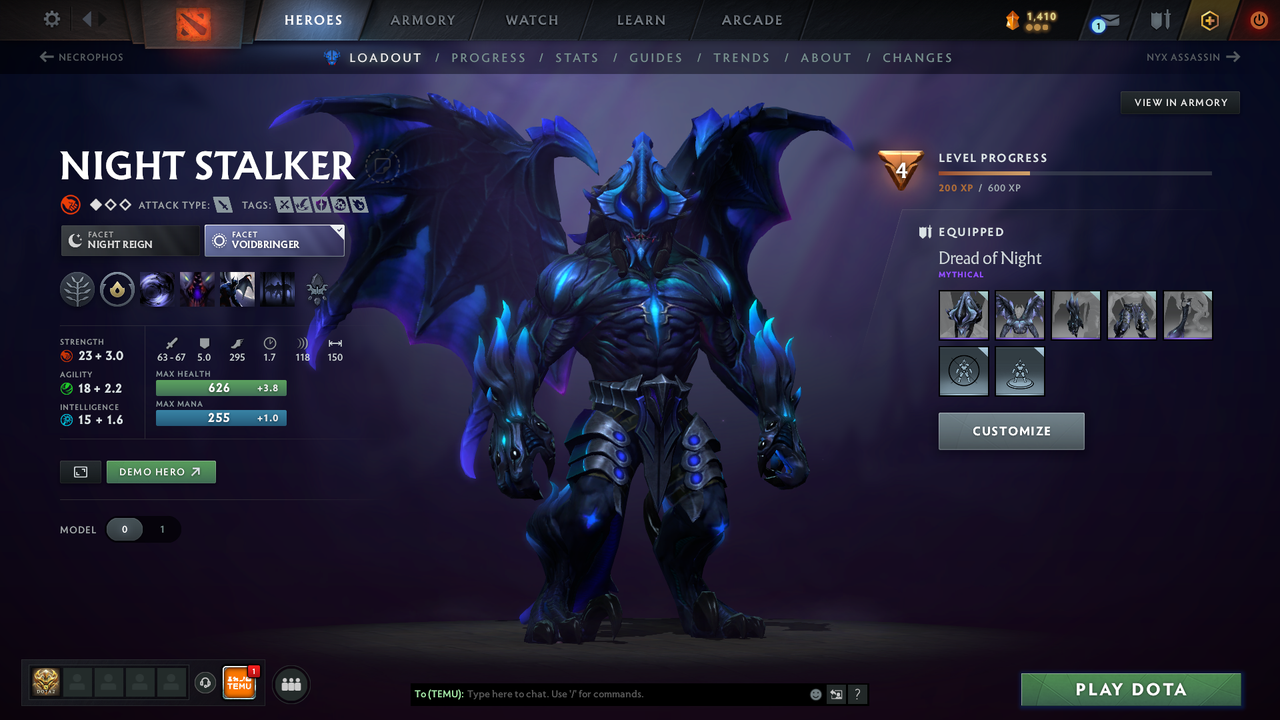Select the Void ability icon
The width and height of the screenshot is (1280, 720).
(157, 289)
